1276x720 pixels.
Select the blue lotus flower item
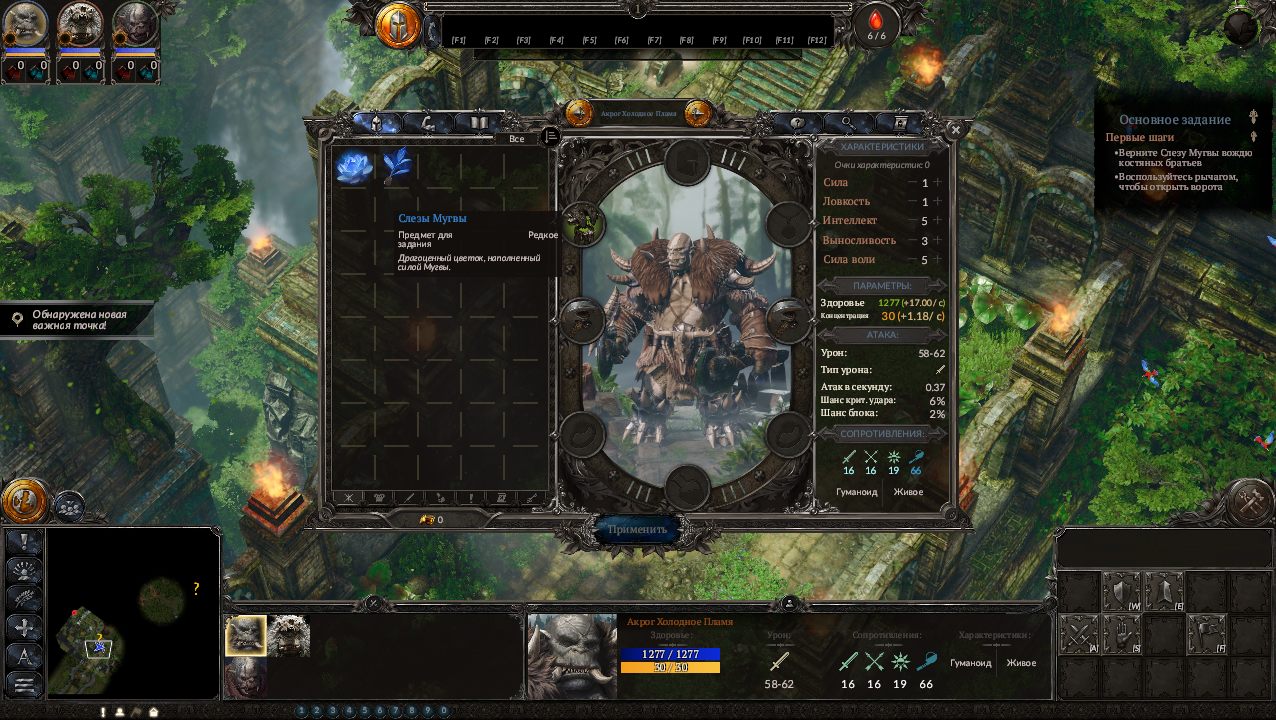click(353, 167)
